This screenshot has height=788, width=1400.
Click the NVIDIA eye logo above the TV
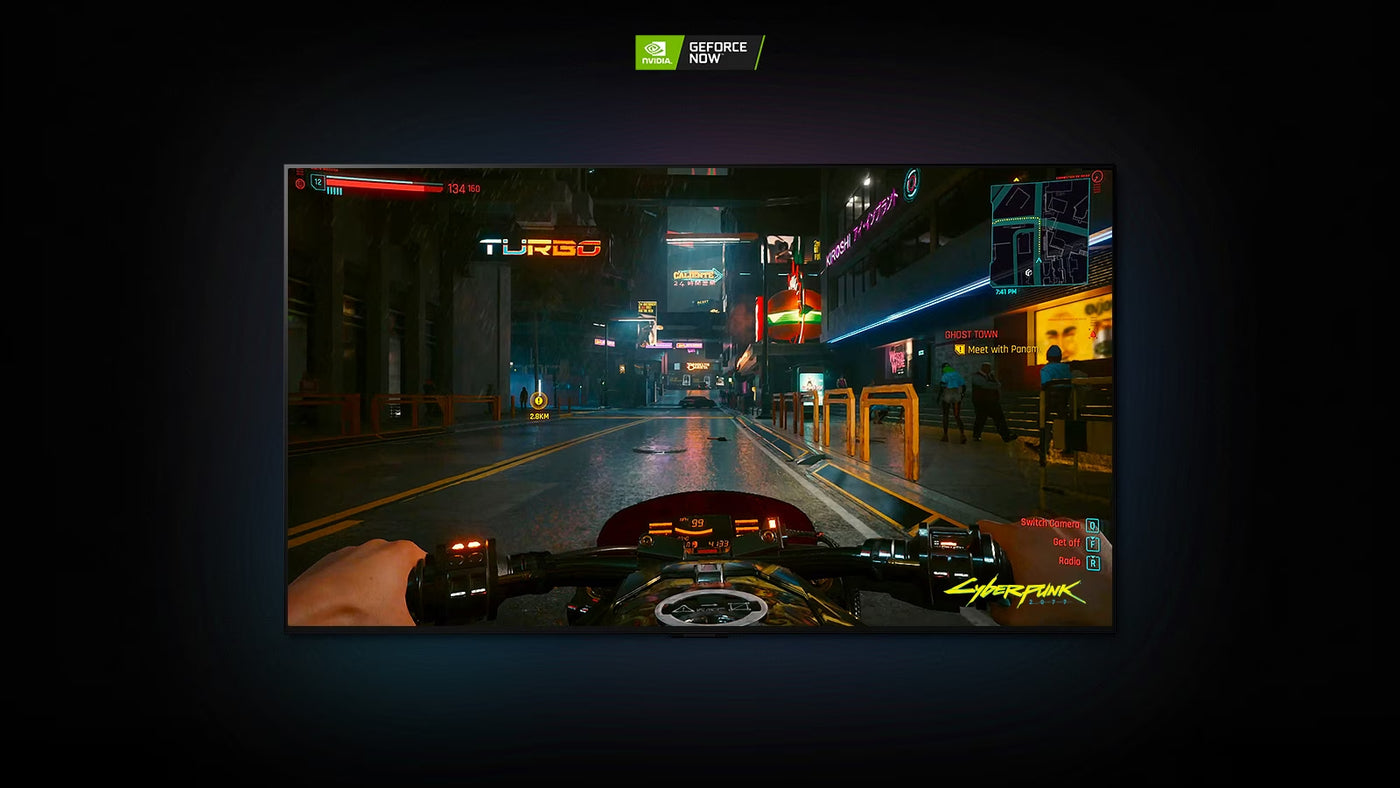pyautogui.click(x=657, y=47)
